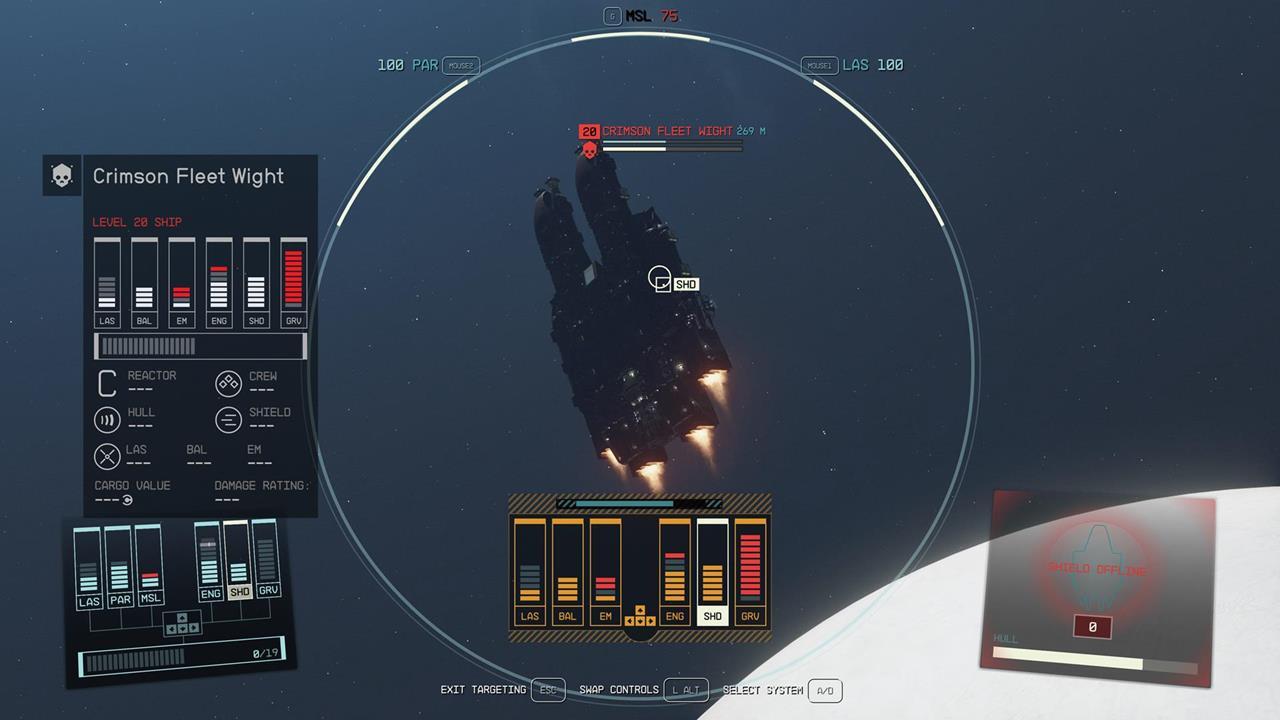Click the SHD lock marker on enemy ship
This screenshot has width=1280, height=720.
click(661, 279)
